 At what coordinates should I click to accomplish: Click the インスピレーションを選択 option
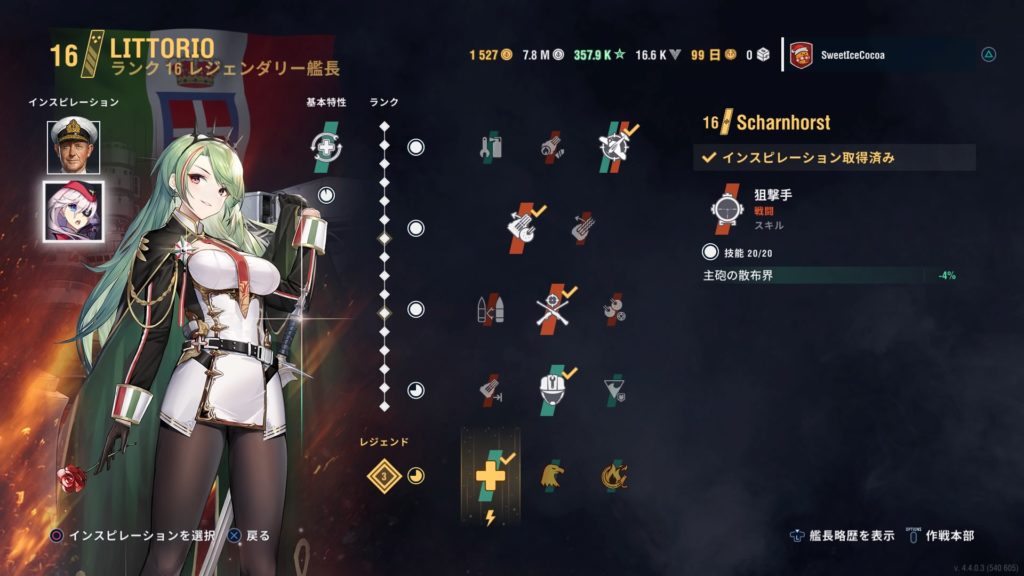pyautogui.click(x=133, y=536)
